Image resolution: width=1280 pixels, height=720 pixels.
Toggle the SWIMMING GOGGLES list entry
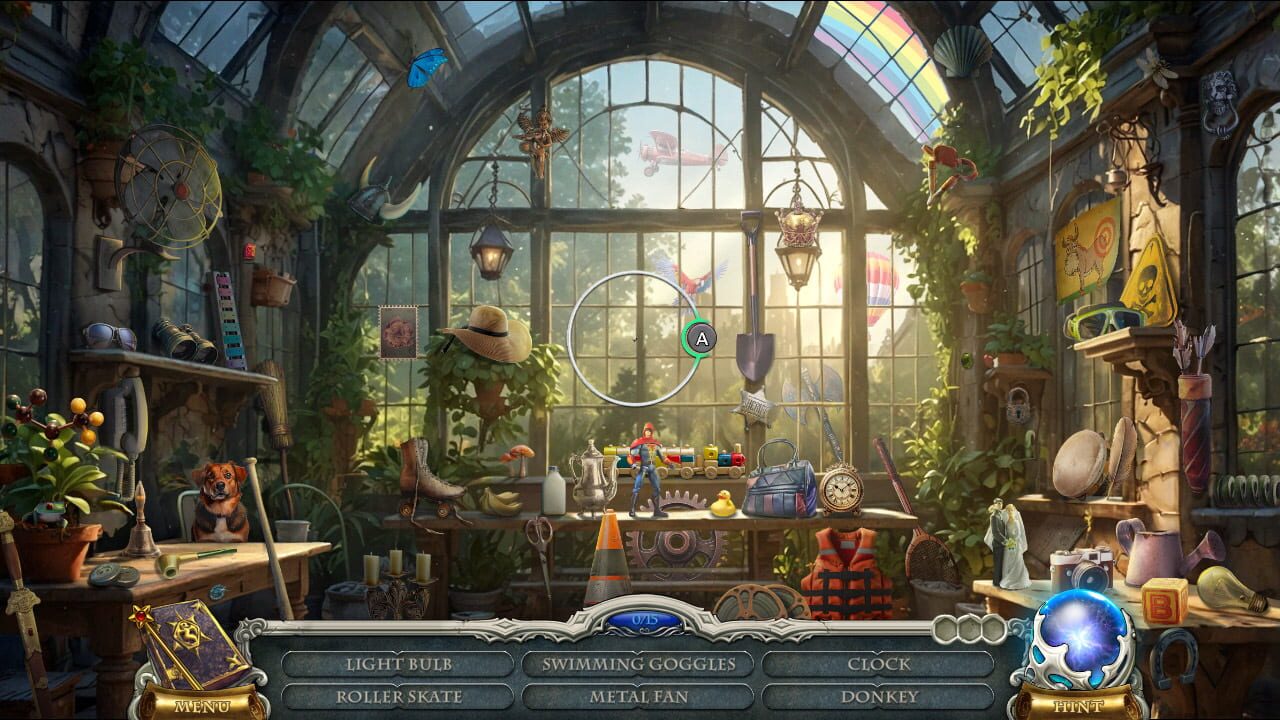(638, 663)
